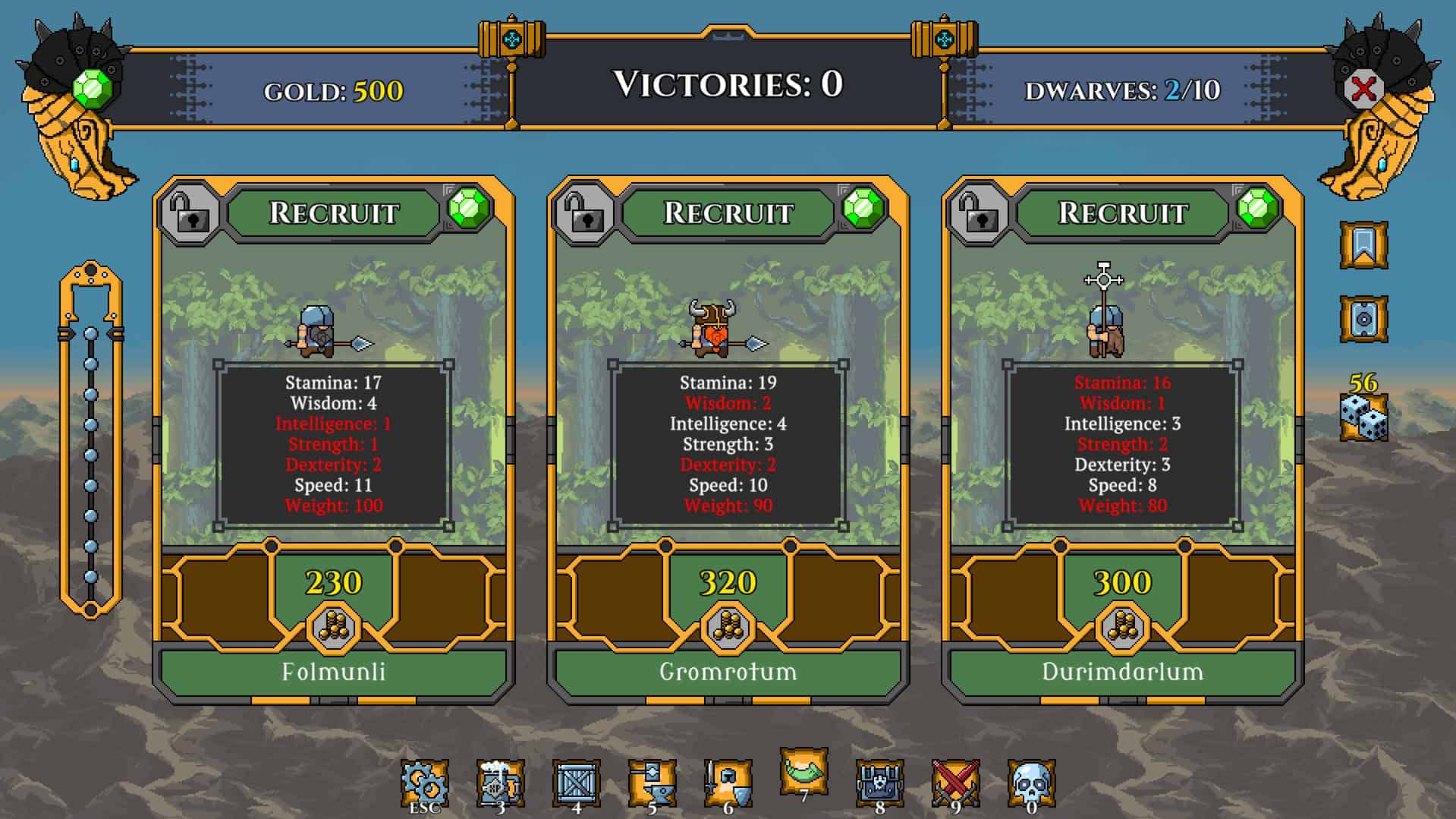
Task: Open the skull icon in toolbar
Action: 1031,783
